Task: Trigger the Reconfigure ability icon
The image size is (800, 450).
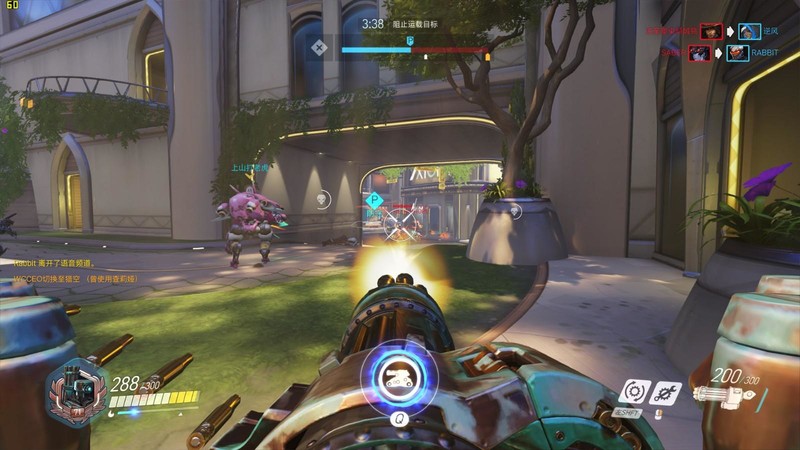Action: (x=633, y=391)
